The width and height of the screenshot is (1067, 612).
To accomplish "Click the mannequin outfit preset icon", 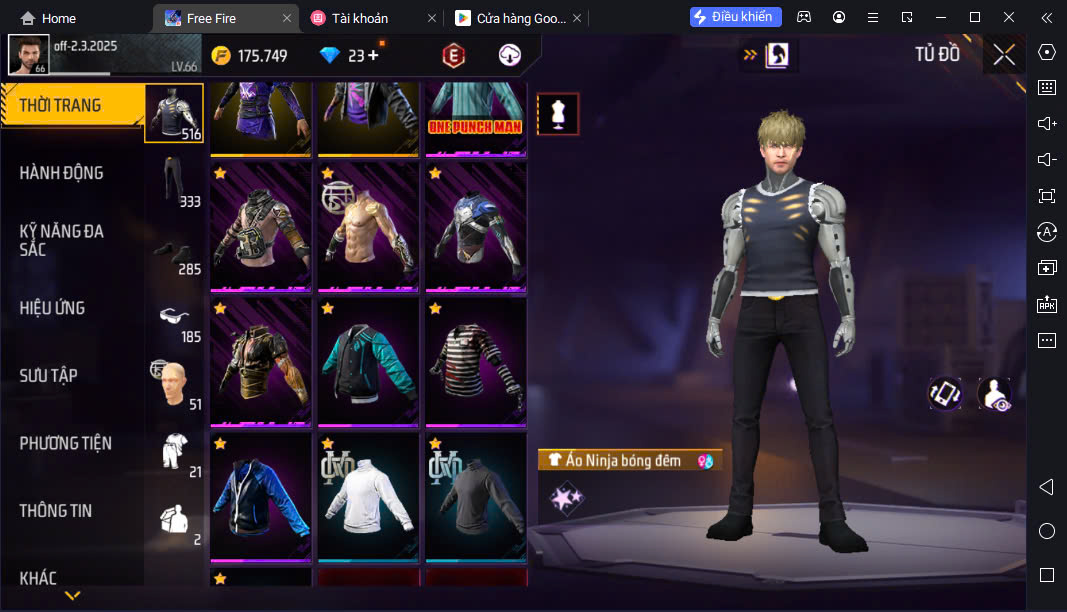I will pyautogui.click(x=558, y=114).
